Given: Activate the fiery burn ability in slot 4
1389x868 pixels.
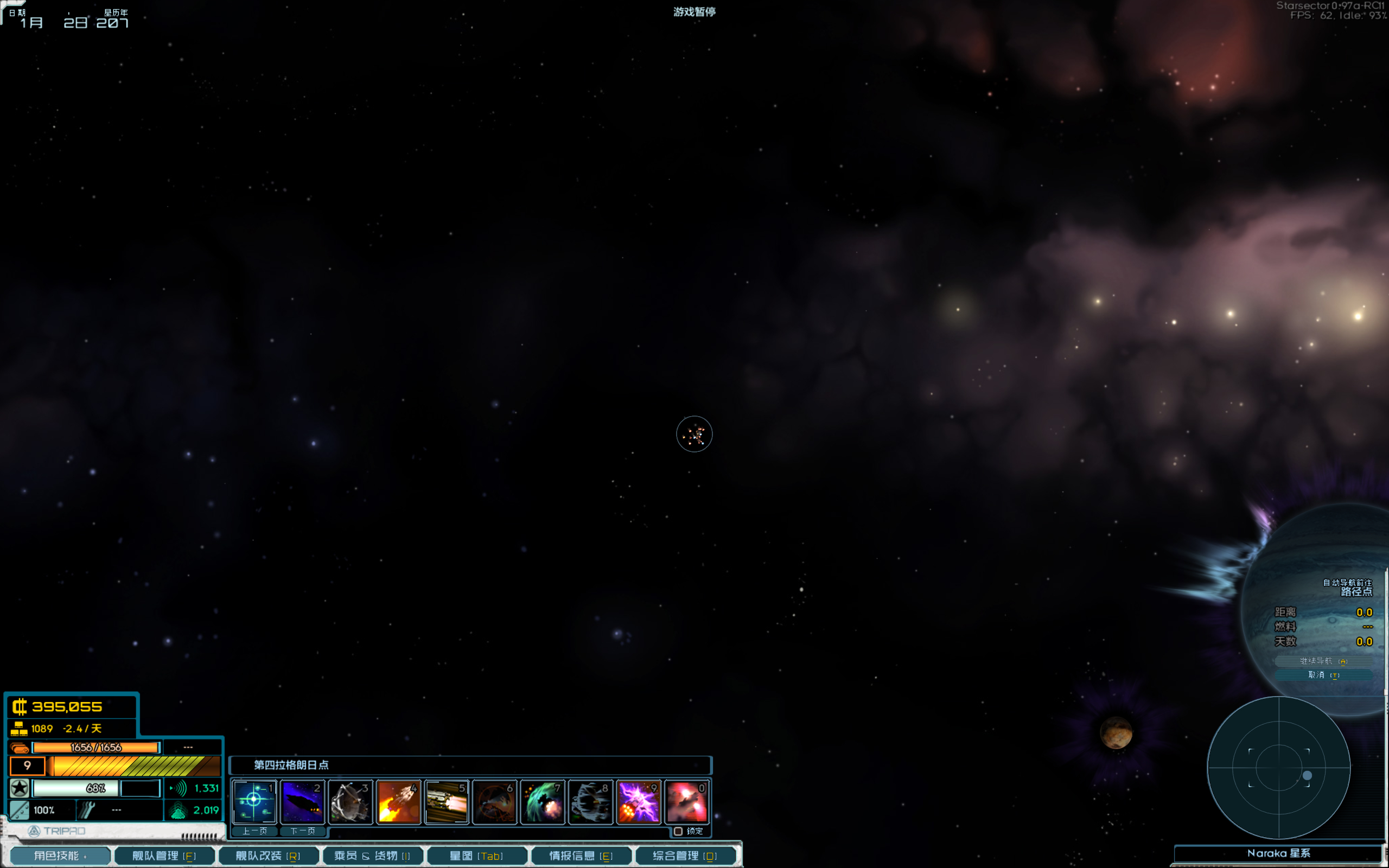Looking at the screenshot, I should coord(399,801).
